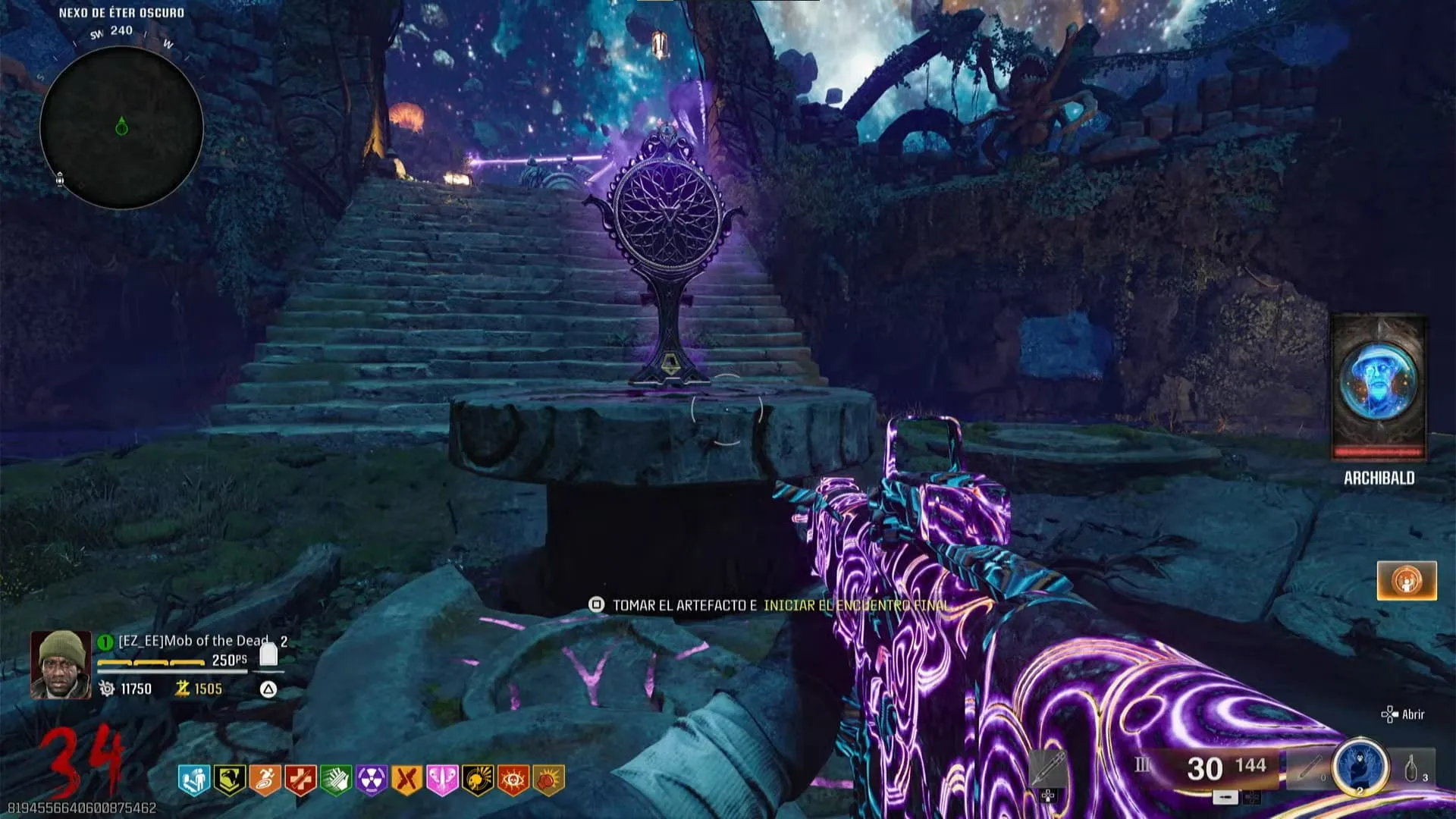Click the purple radiation symbol perk
The width and height of the screenshot is (1456, 819).
click(x=372, y=779)
